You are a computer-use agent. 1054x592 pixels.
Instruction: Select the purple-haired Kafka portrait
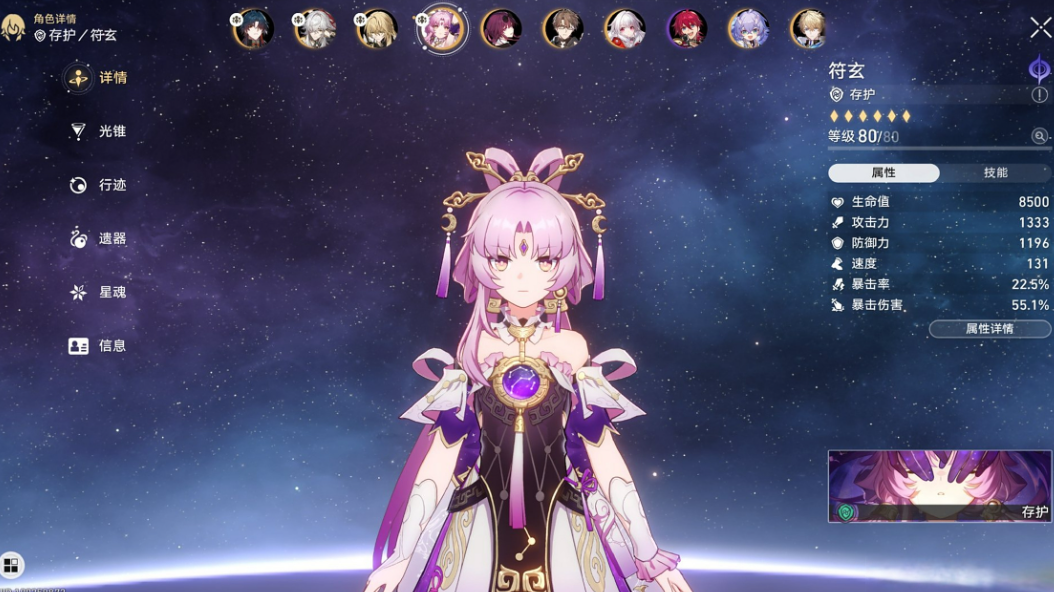click(x=501, y=29)
